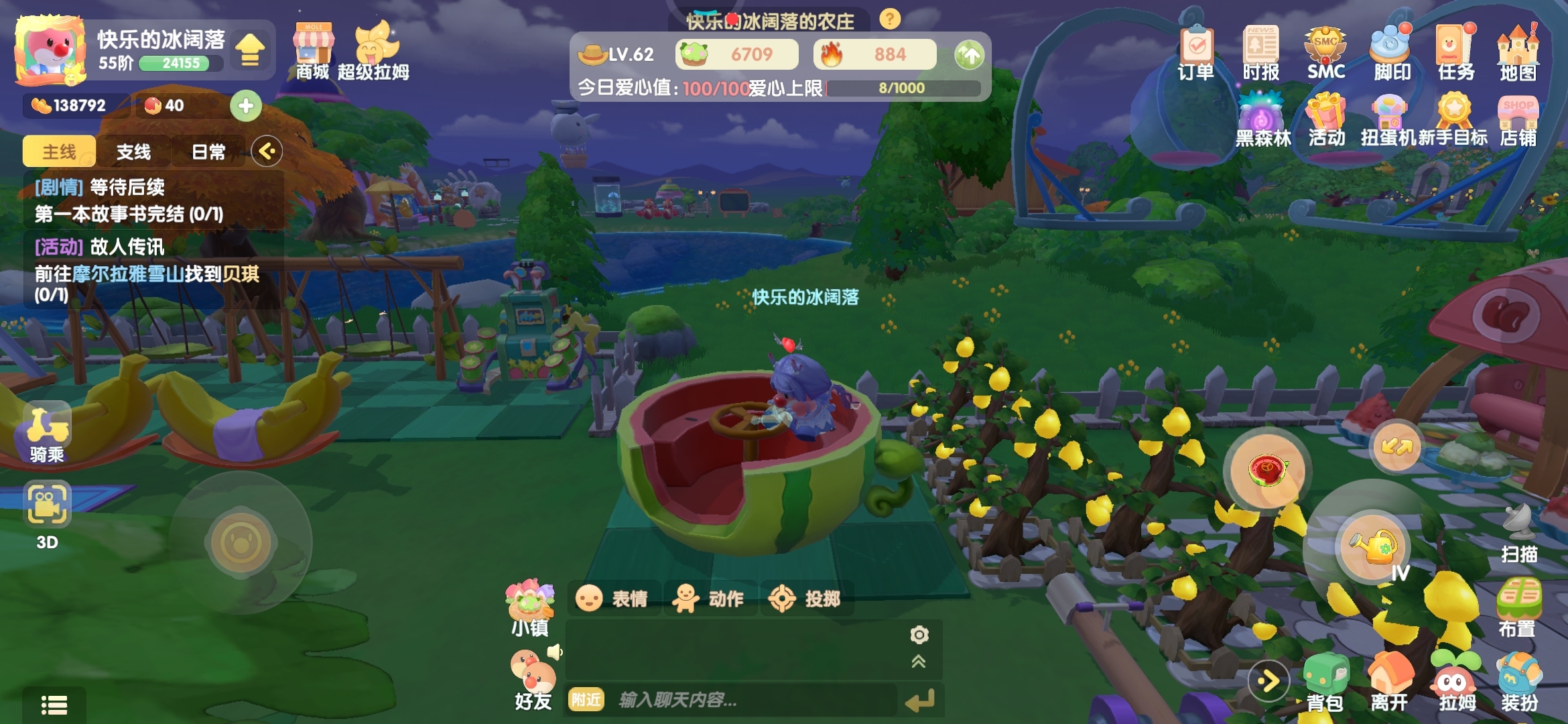Enter the 黑森林 area
The width and height of the screenshot is (1568, 724).
(x=1262, y=121)
